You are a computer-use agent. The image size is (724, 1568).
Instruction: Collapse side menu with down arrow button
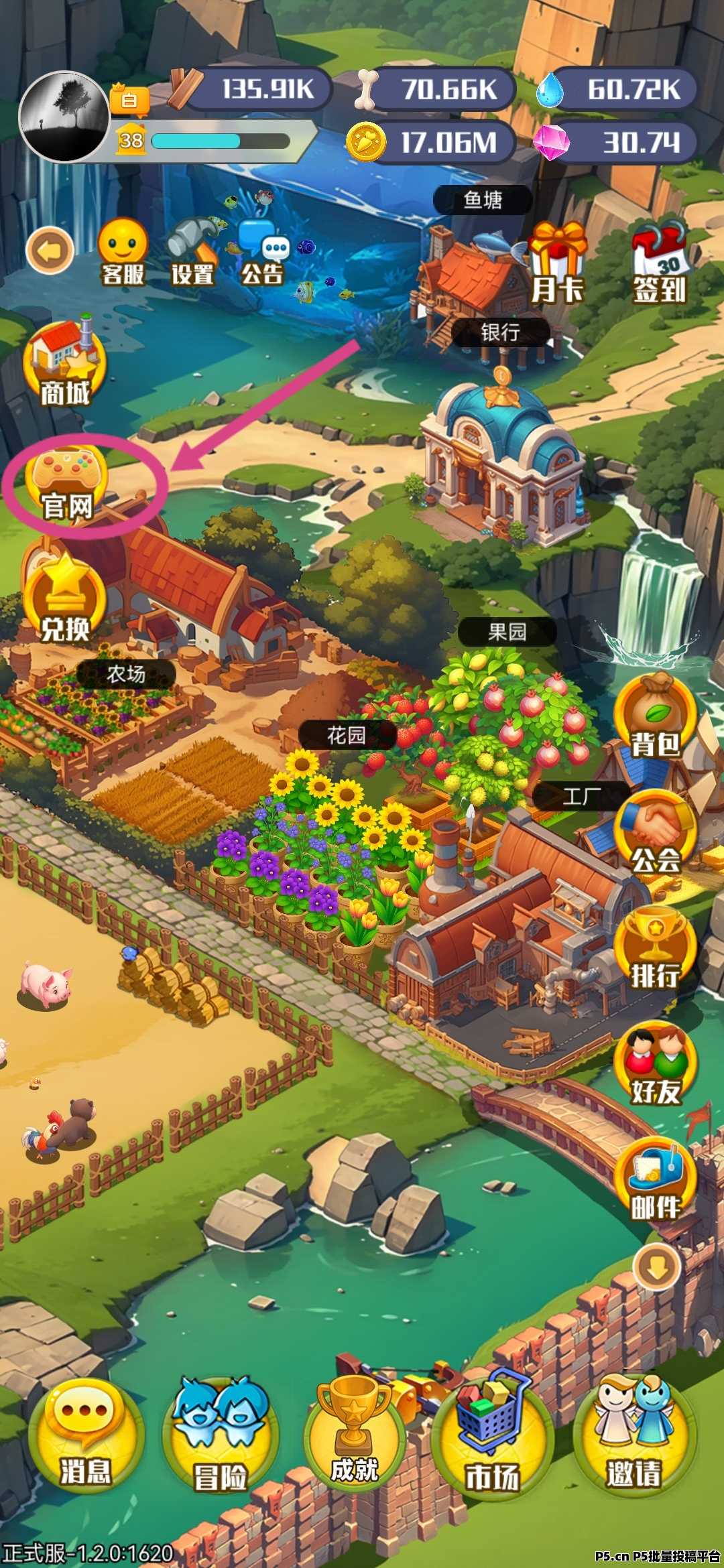(656, 1267)
